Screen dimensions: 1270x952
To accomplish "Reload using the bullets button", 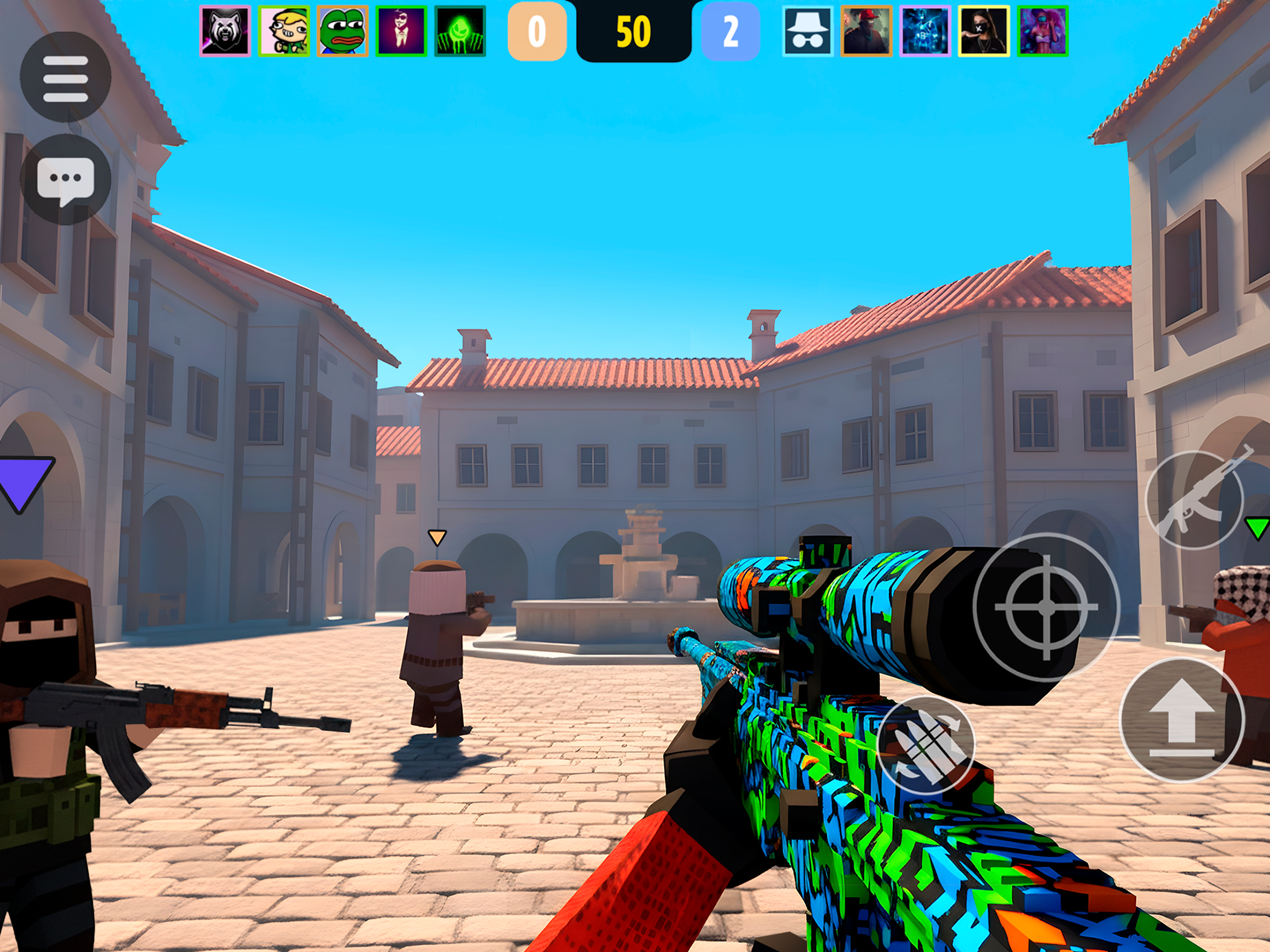I will click(926, 746).
